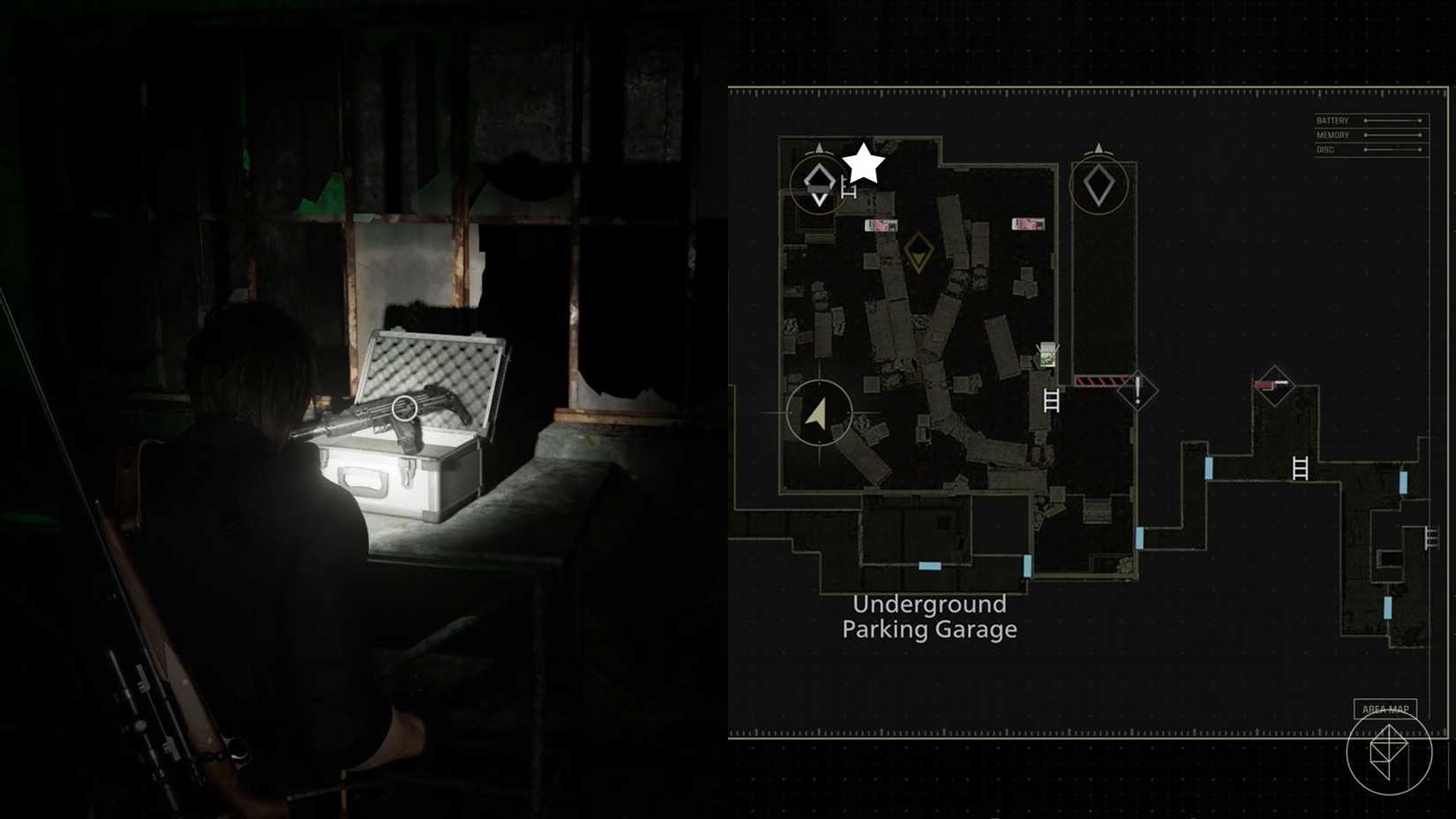Adjust the MEMORY level slider
Viewport: 1456px width, 819px height.
pyautogui.click(x=1392, y=134)
